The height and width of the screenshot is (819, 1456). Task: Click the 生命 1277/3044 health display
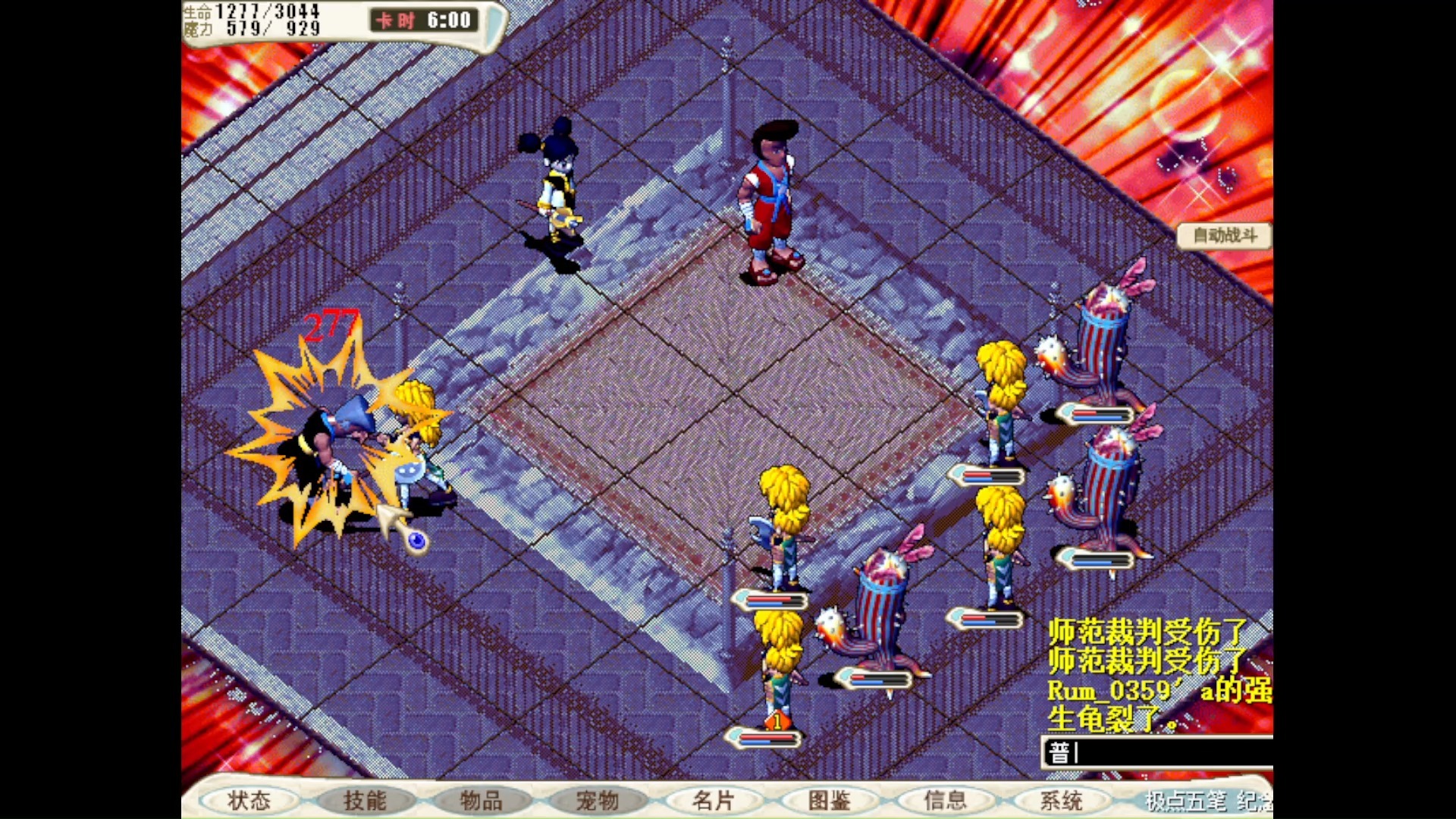pyautogui.click(x=250, y=11)
